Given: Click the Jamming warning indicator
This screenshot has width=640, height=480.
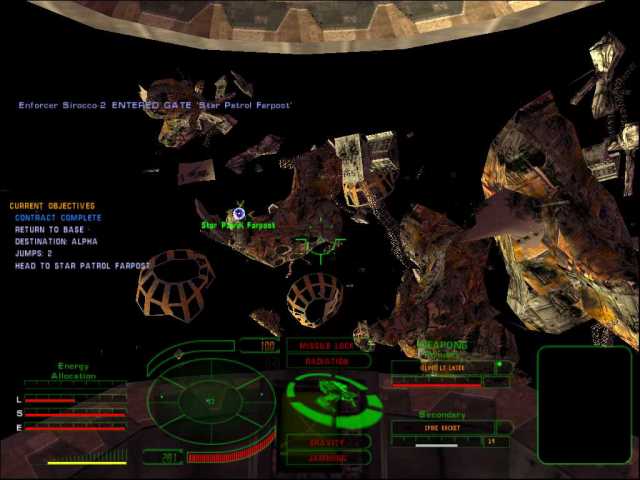Looking at the screenshot, I should tap(328, 457).
